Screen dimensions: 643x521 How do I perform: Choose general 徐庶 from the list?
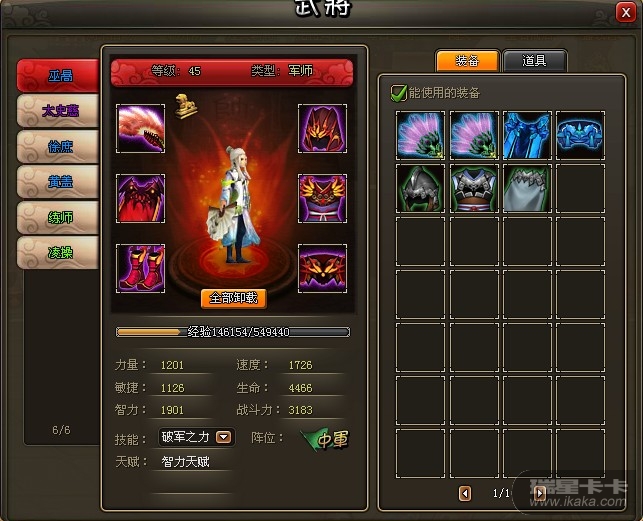coord(59,147)
